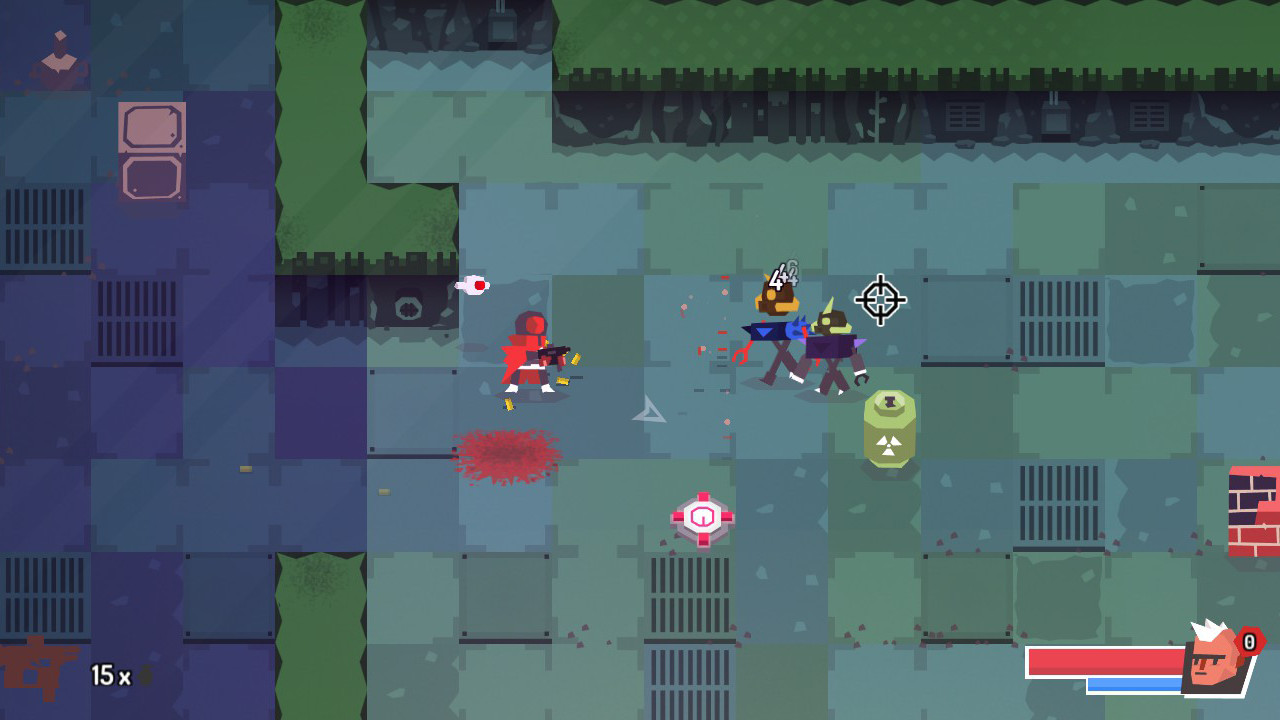
Task: Click the flying drone enemy
Action: pos(779,300)
